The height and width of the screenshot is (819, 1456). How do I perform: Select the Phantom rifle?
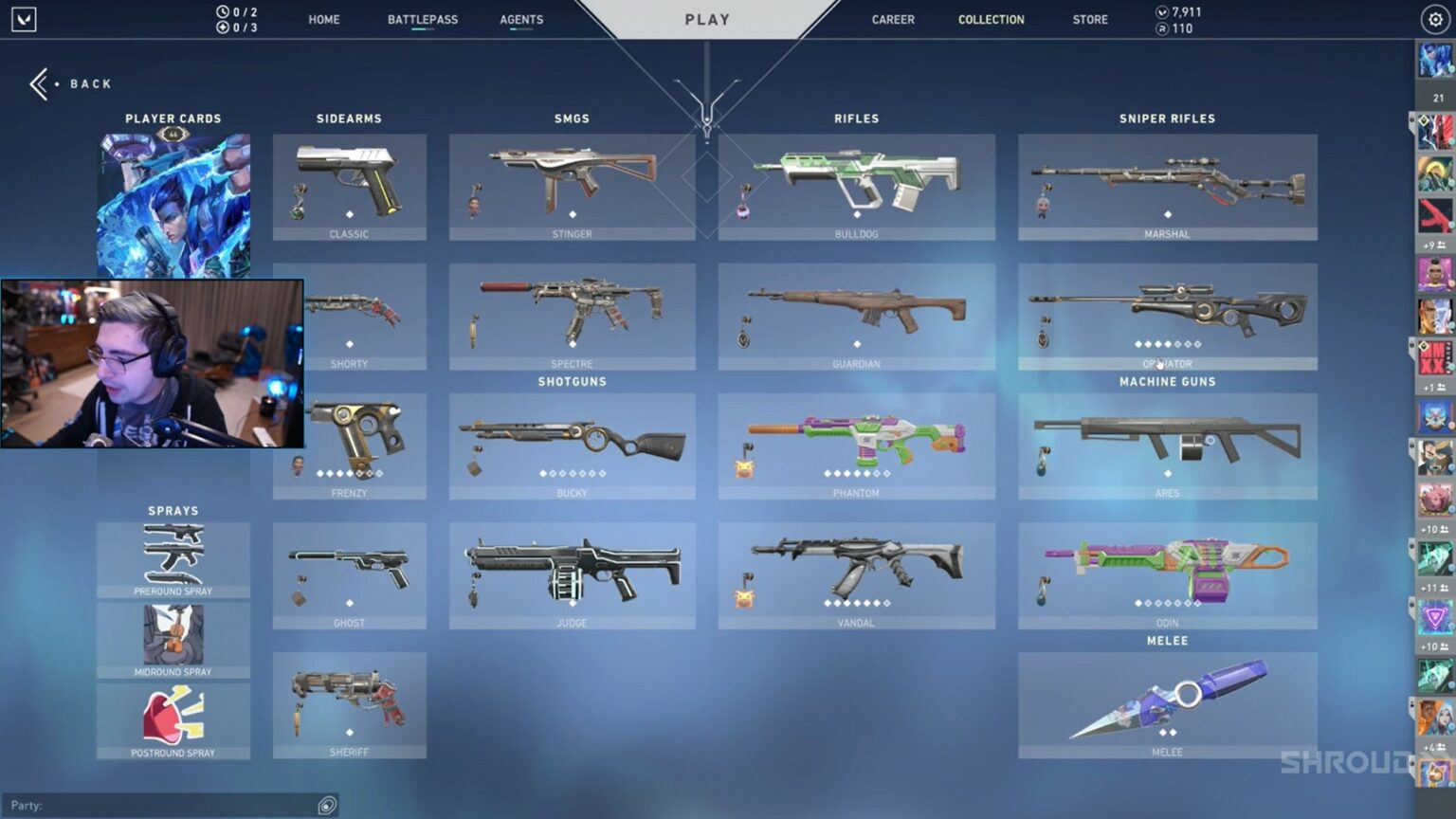coord(856,446)
